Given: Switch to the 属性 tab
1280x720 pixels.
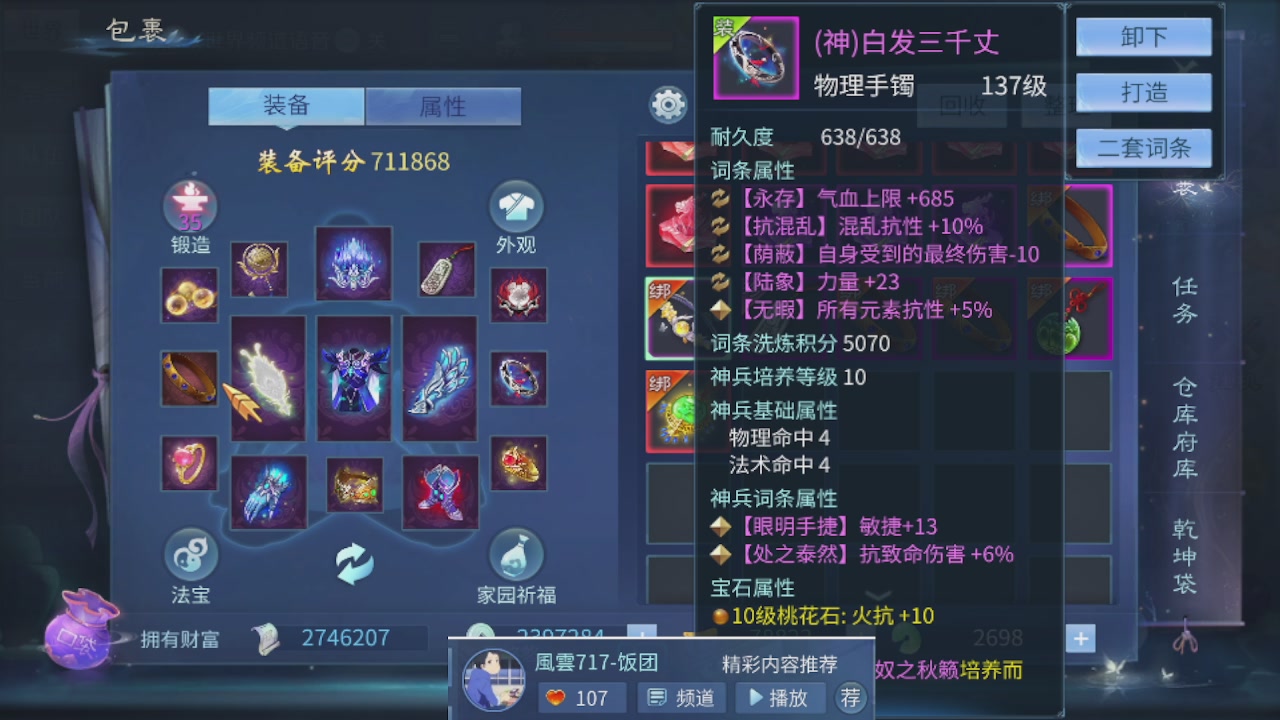Looking at the screenshot, I should [443, 107].
